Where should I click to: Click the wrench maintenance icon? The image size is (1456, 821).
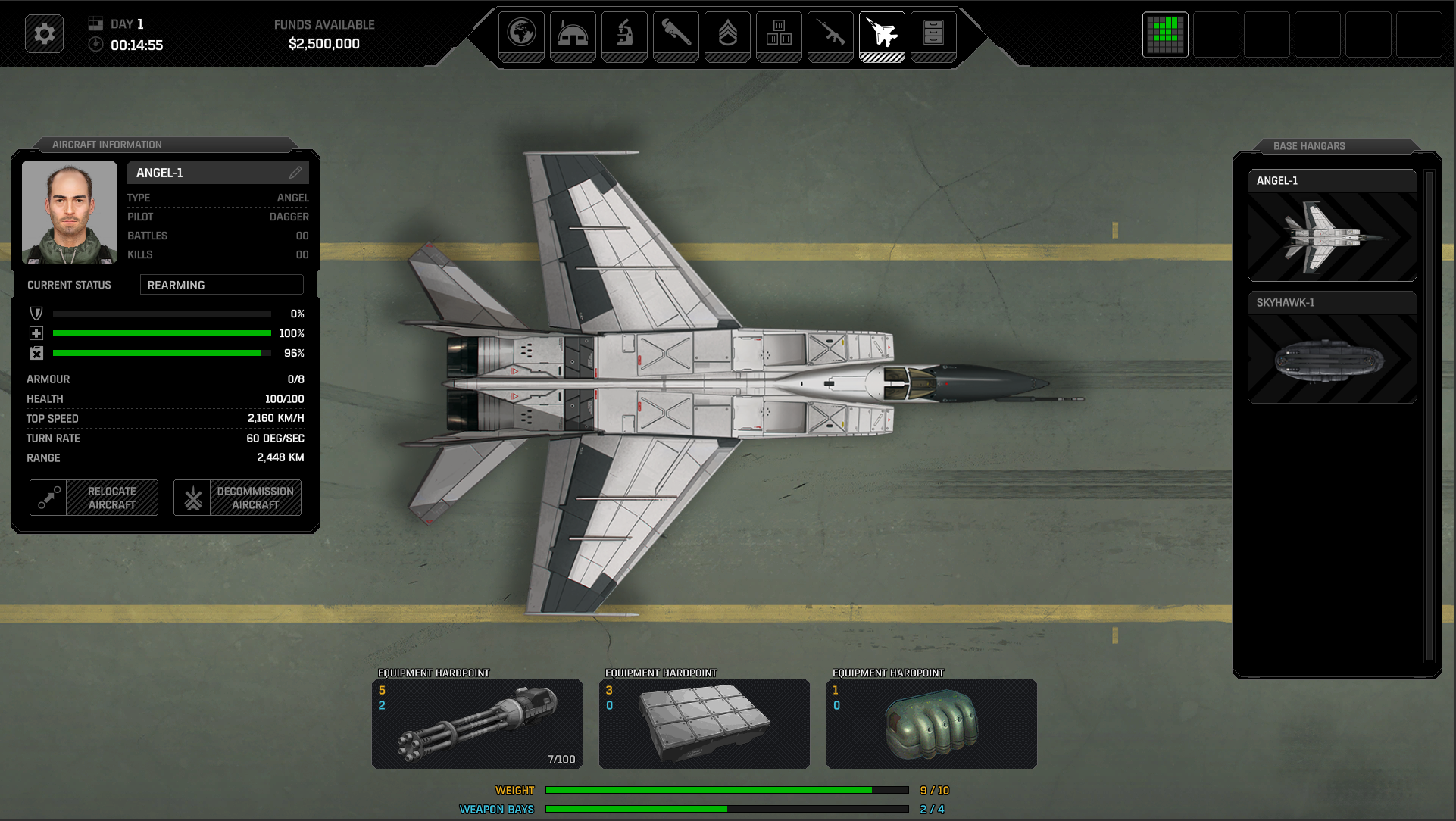(x=676, y=35)
